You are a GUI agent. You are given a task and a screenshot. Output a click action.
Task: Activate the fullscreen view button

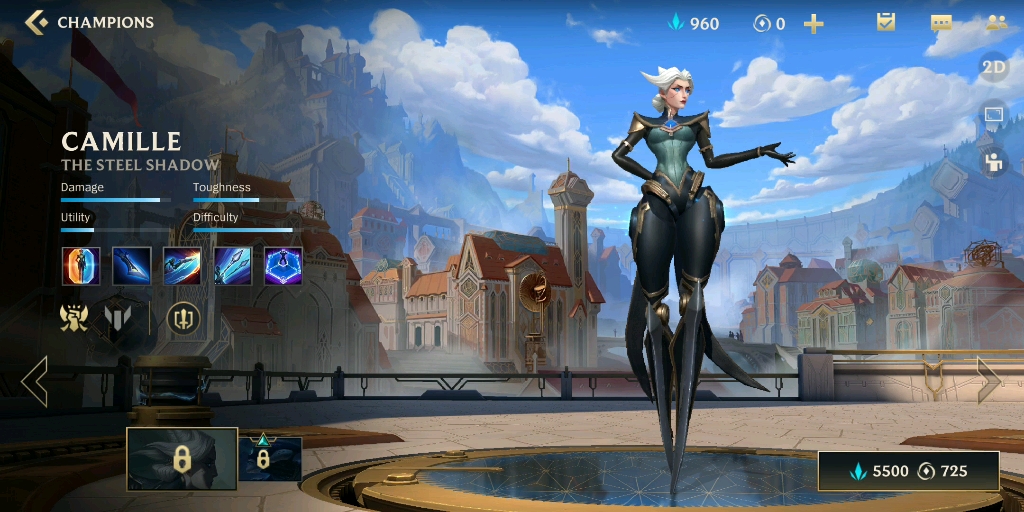click(x=993, y=114)
